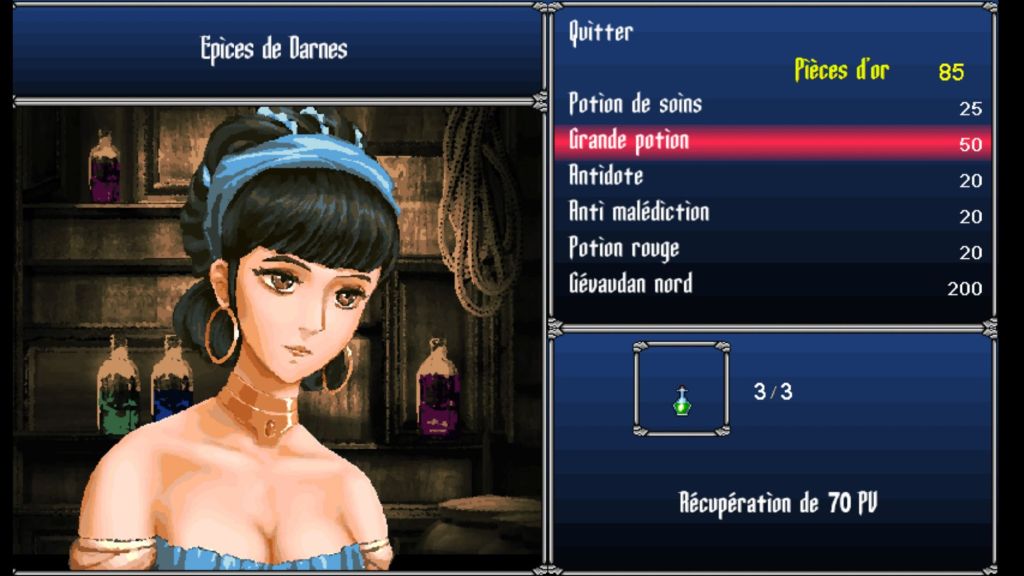Choose the highlighted Grande potion entry

click(630, 141)
